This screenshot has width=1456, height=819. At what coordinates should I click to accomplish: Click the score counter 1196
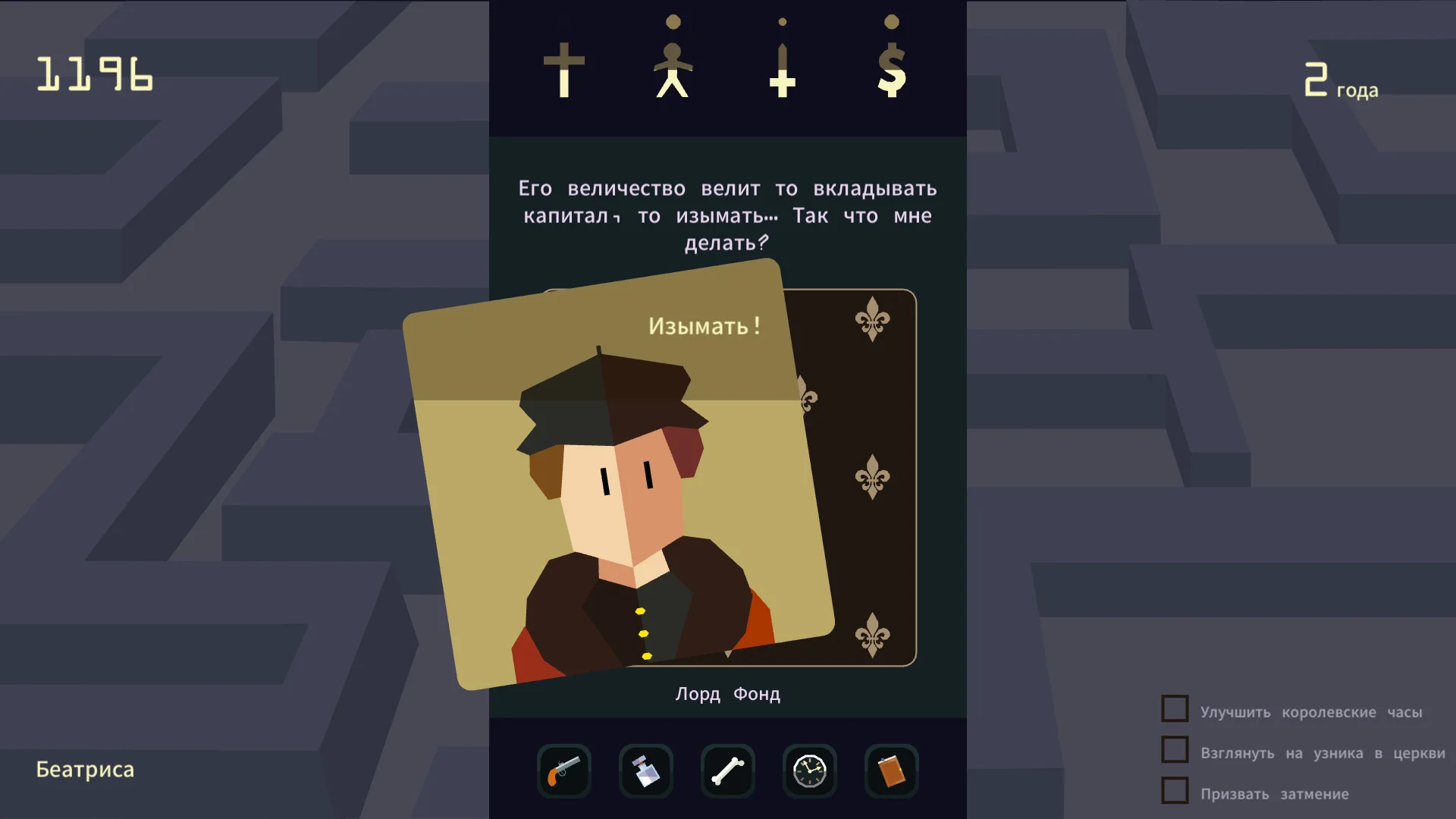pos(95,74)
